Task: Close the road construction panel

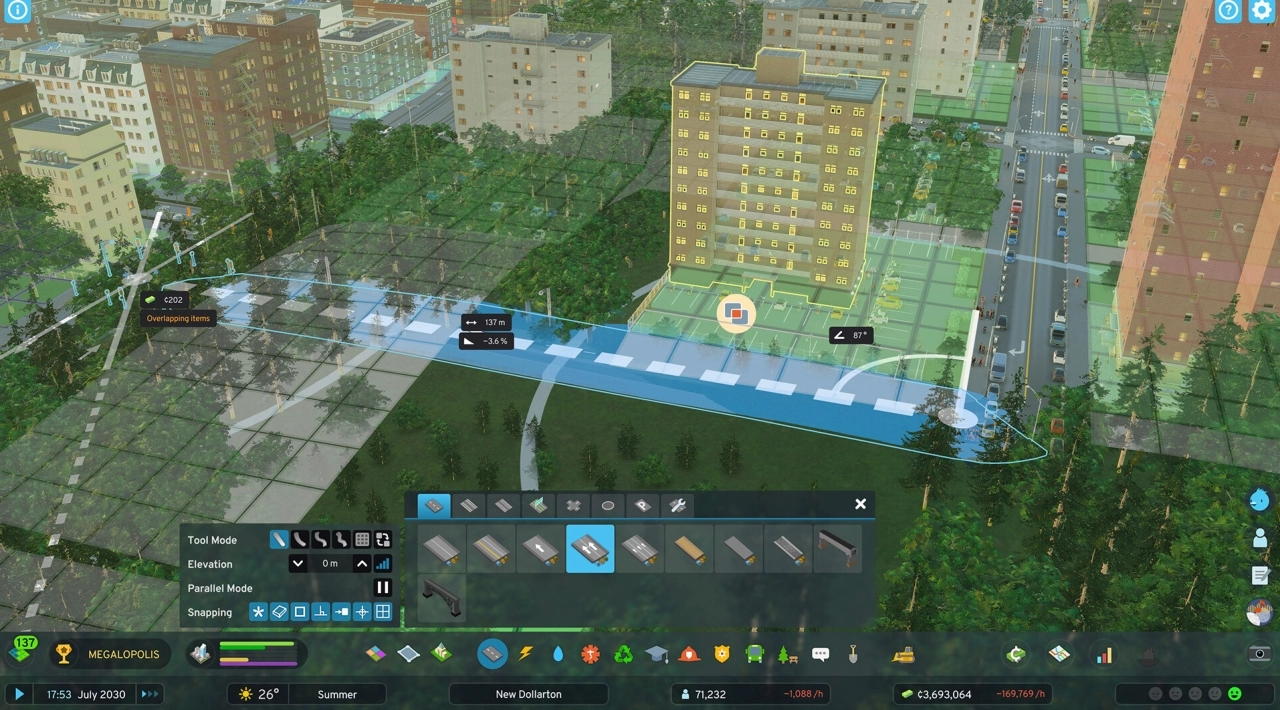Action: pyautogui.click(x=860, y=504)
